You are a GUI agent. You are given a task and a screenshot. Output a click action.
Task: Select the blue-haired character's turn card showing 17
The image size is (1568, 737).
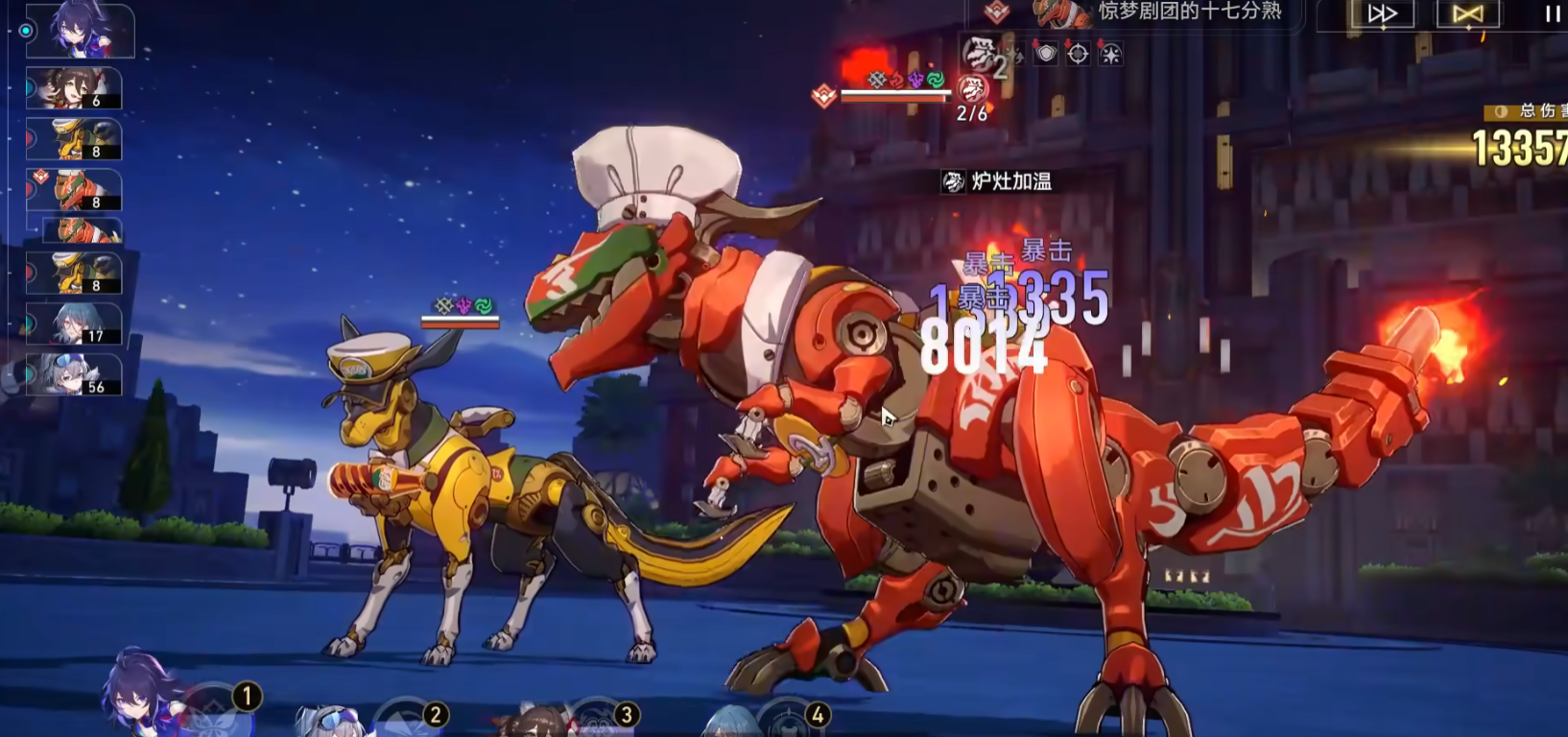[75, 324]
